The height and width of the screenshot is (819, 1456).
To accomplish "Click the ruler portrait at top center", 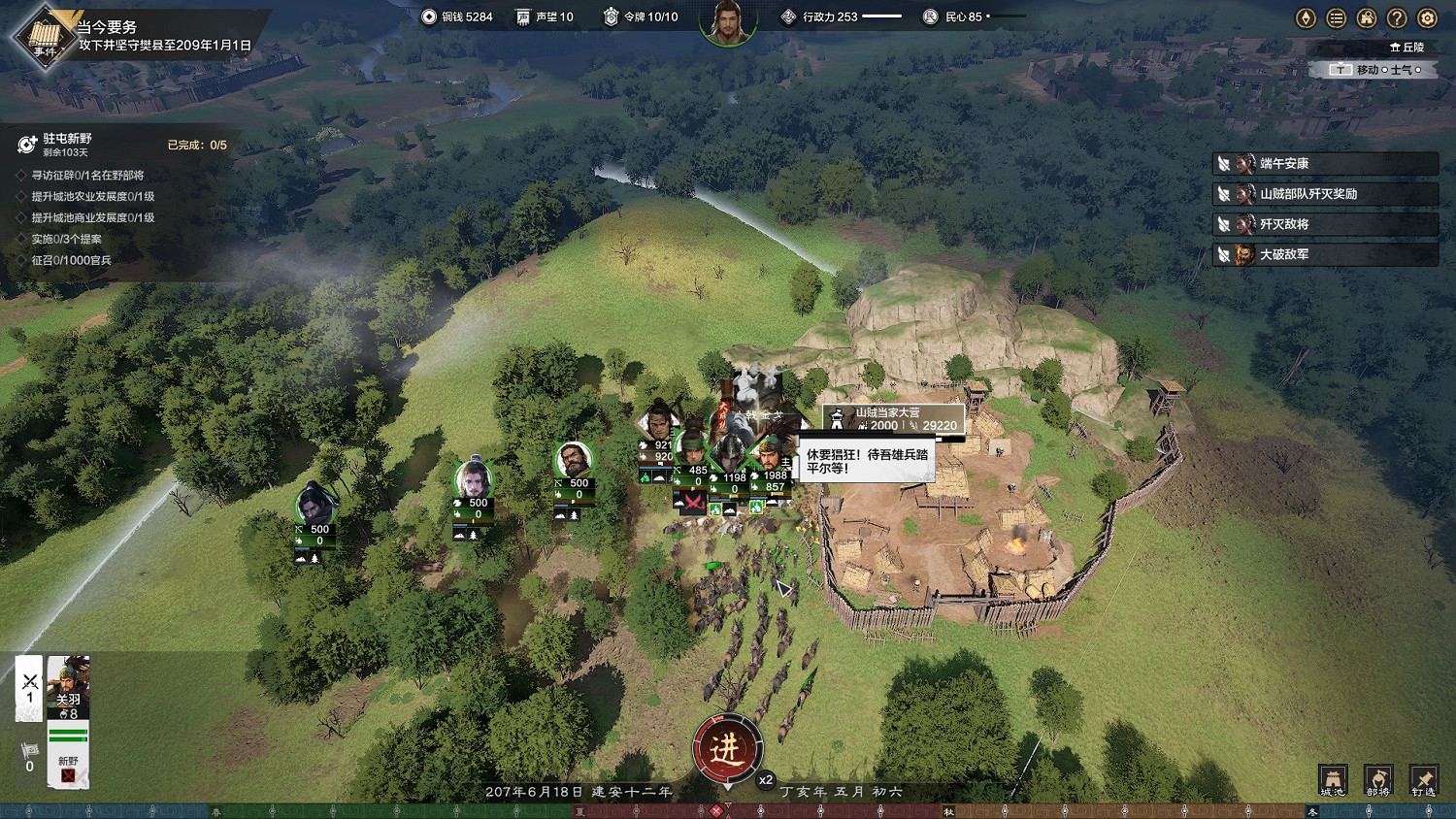I will (x=728, y=21).
